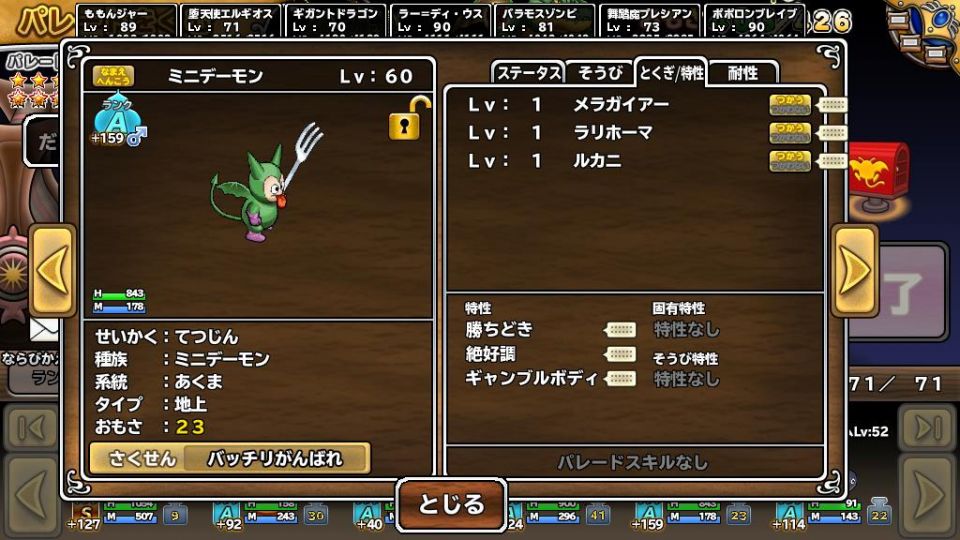The width and height of the screenshot is (960, 540).
Task: Go to next monster with right arrow
Action: click(855, 270)
